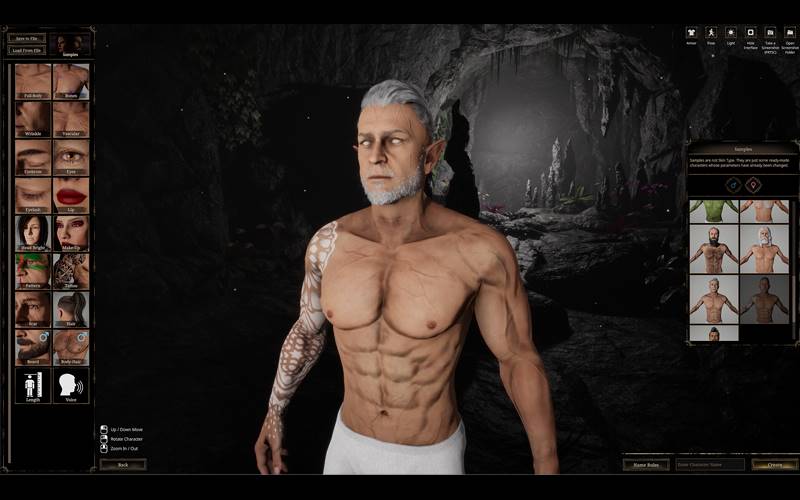Toggle the Armor preview icon

click(x=691, y=35)
